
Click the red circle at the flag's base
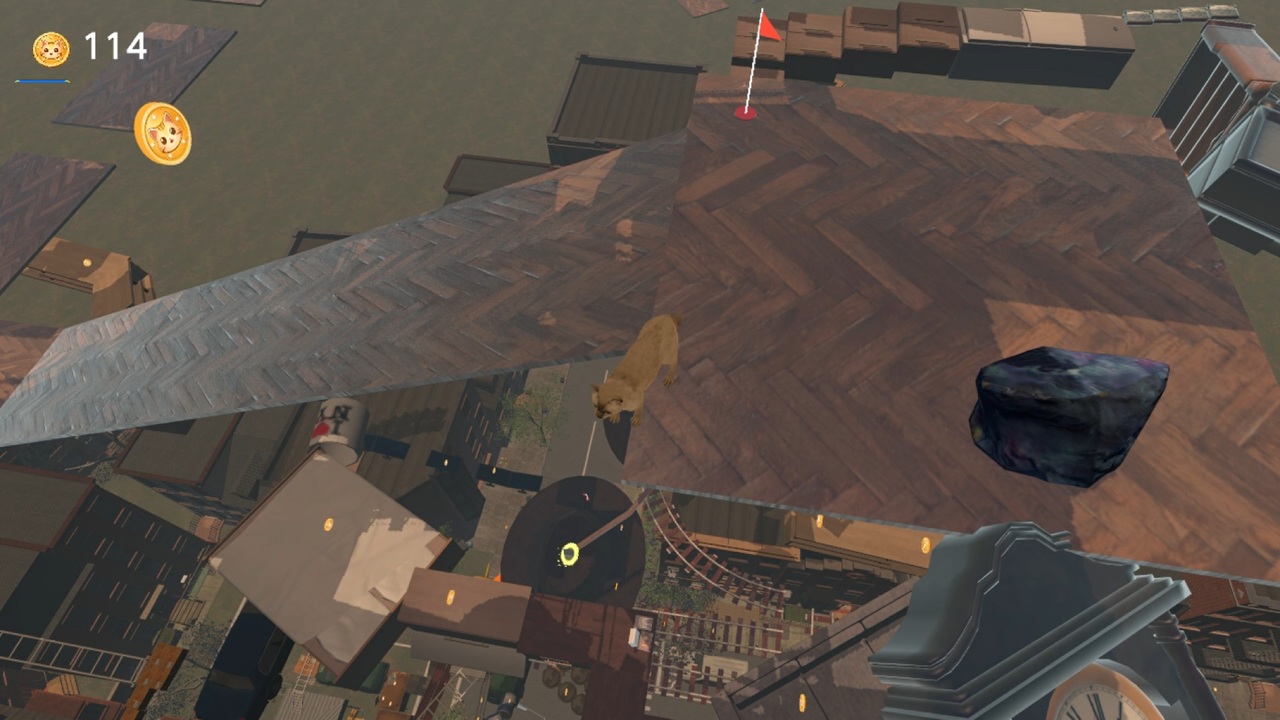(744, 113)
